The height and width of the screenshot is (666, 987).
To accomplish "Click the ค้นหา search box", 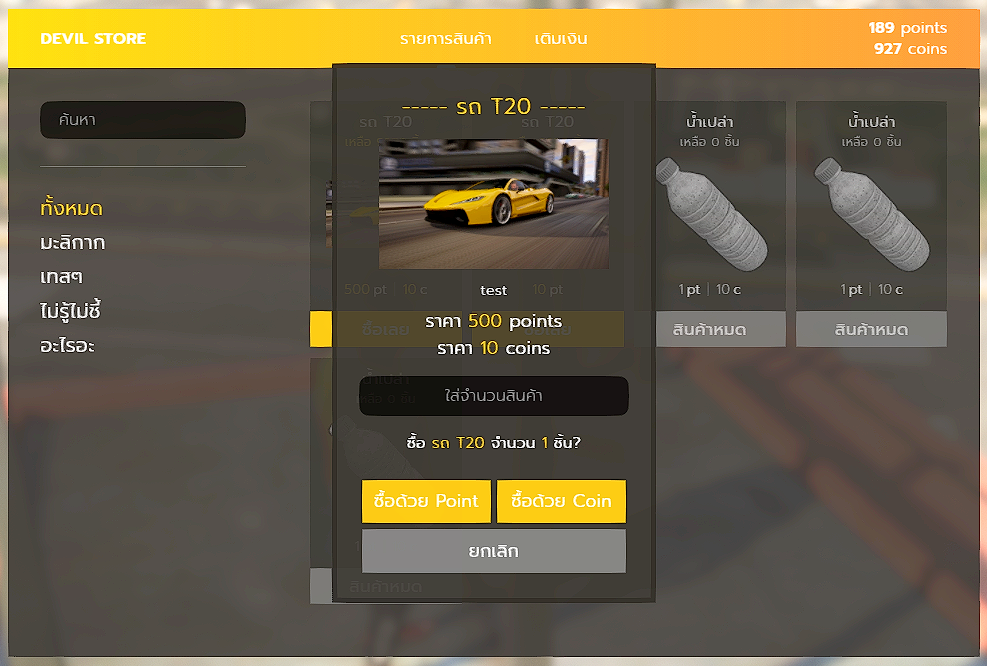I will coord(142,120).
